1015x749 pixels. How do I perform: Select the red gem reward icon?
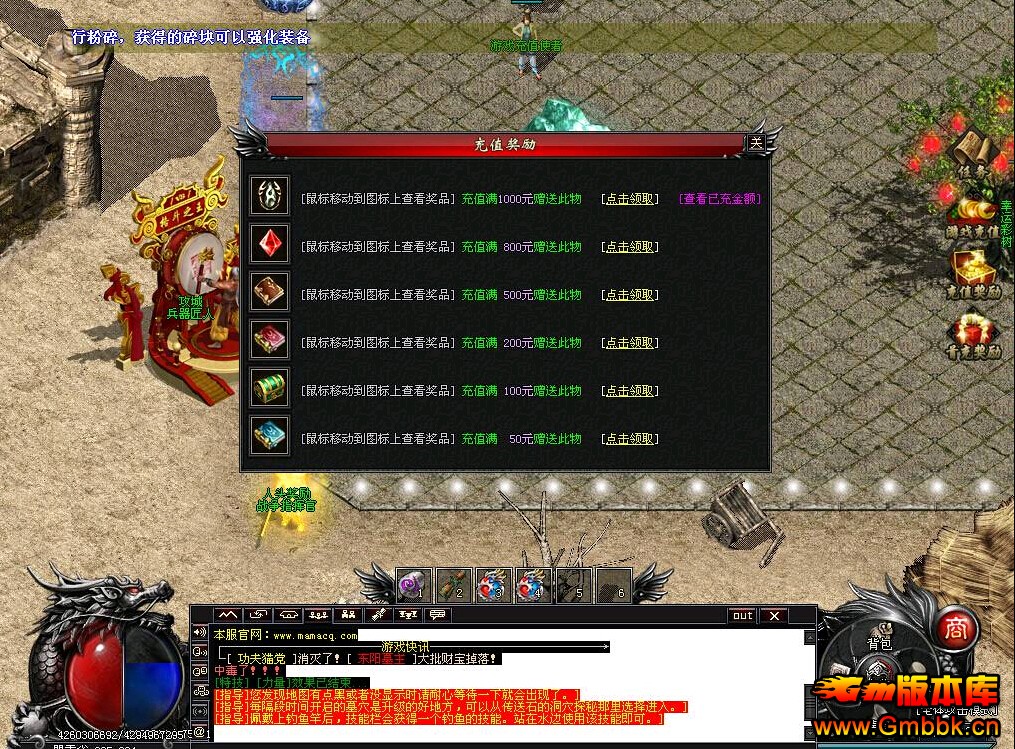[x=270, y=244]
